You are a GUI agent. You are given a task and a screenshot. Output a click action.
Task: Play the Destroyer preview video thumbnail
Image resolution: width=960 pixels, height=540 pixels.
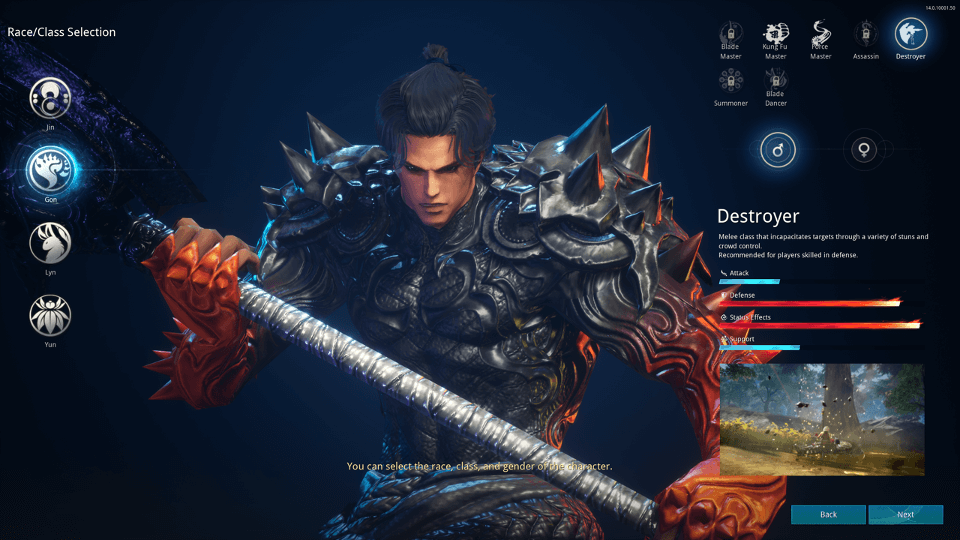tap(821, 418)
